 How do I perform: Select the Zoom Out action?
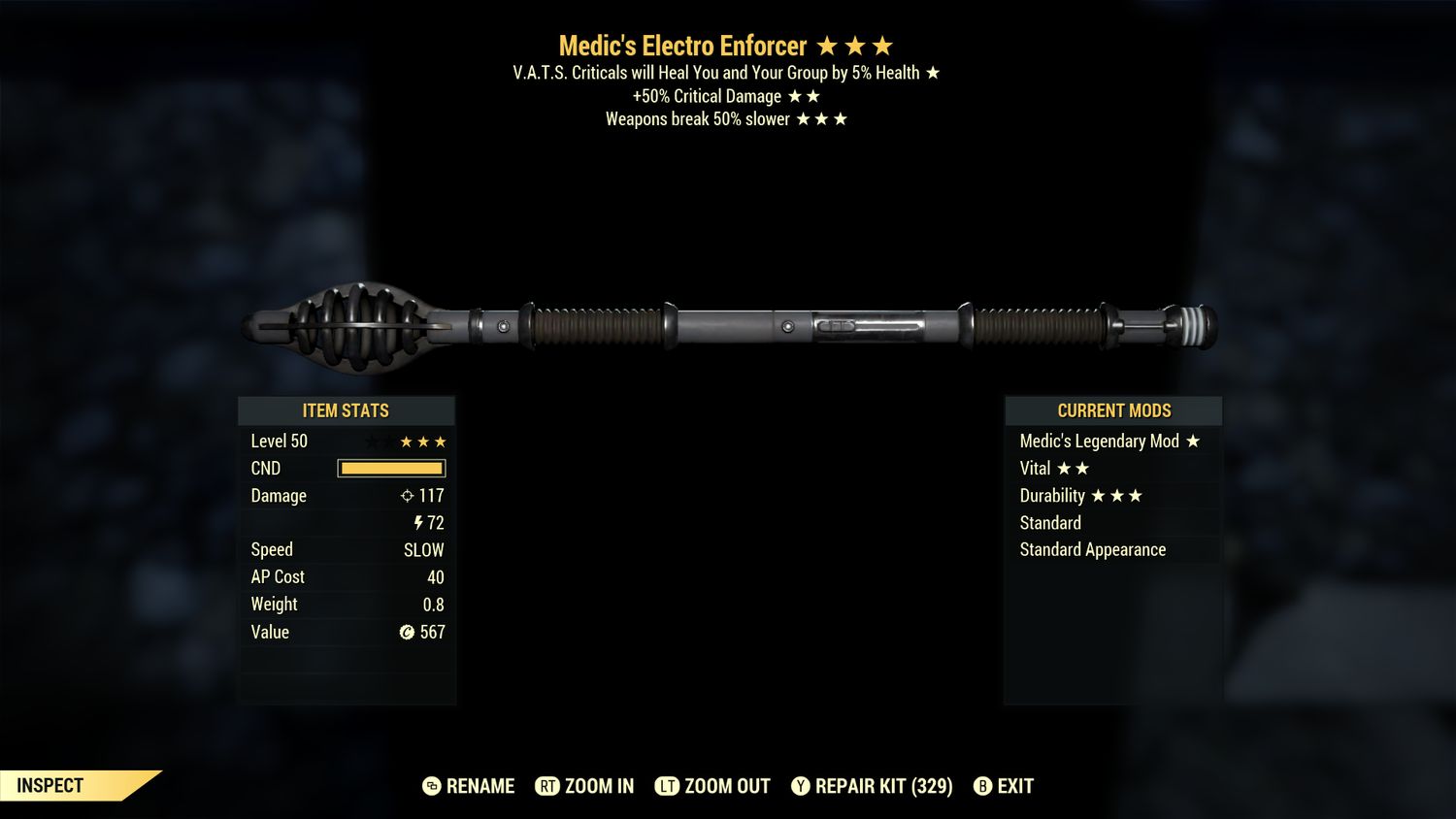712,786
